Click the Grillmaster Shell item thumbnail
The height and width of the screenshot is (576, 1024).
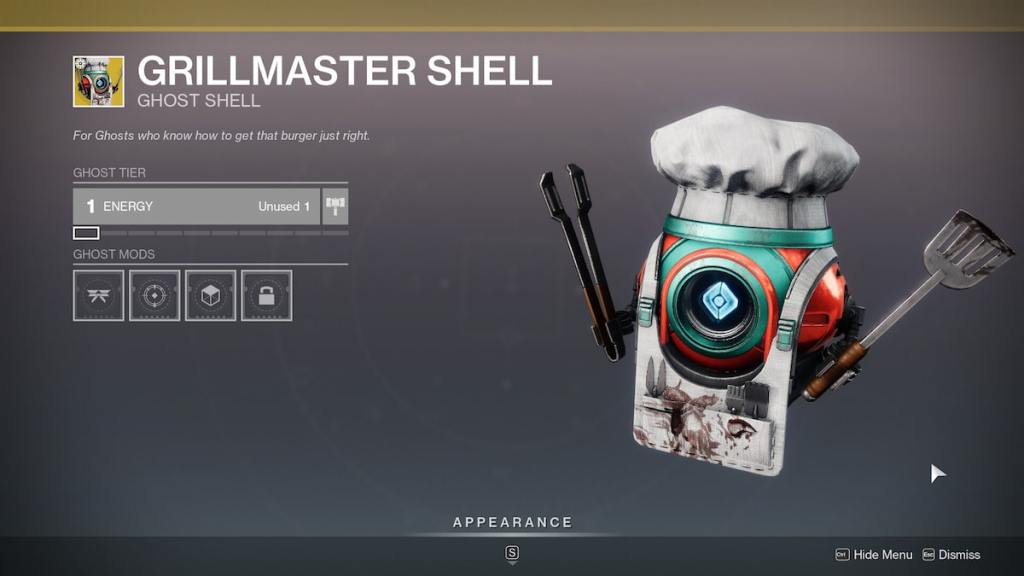[x=98, y=81]
